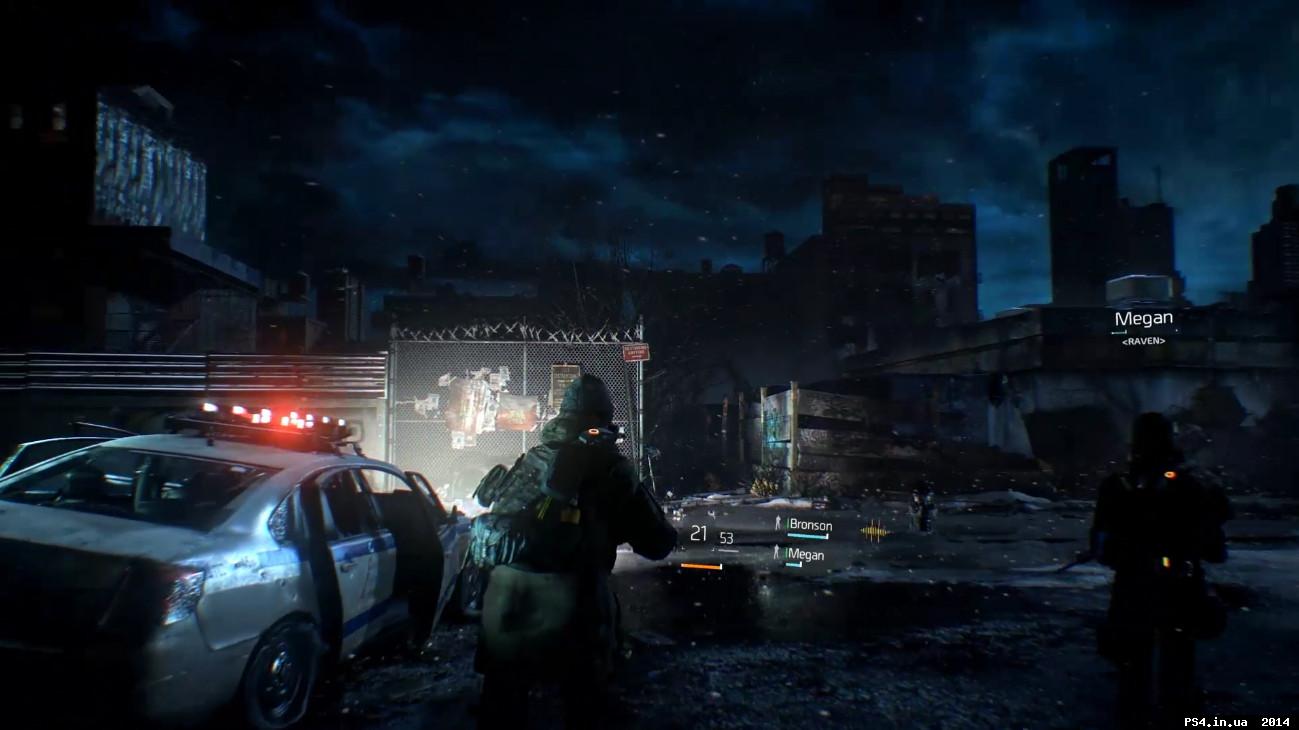This screenshot has height=730, width=1299.
Task: Select Megan's player silhouette icon
Action: 777,553
